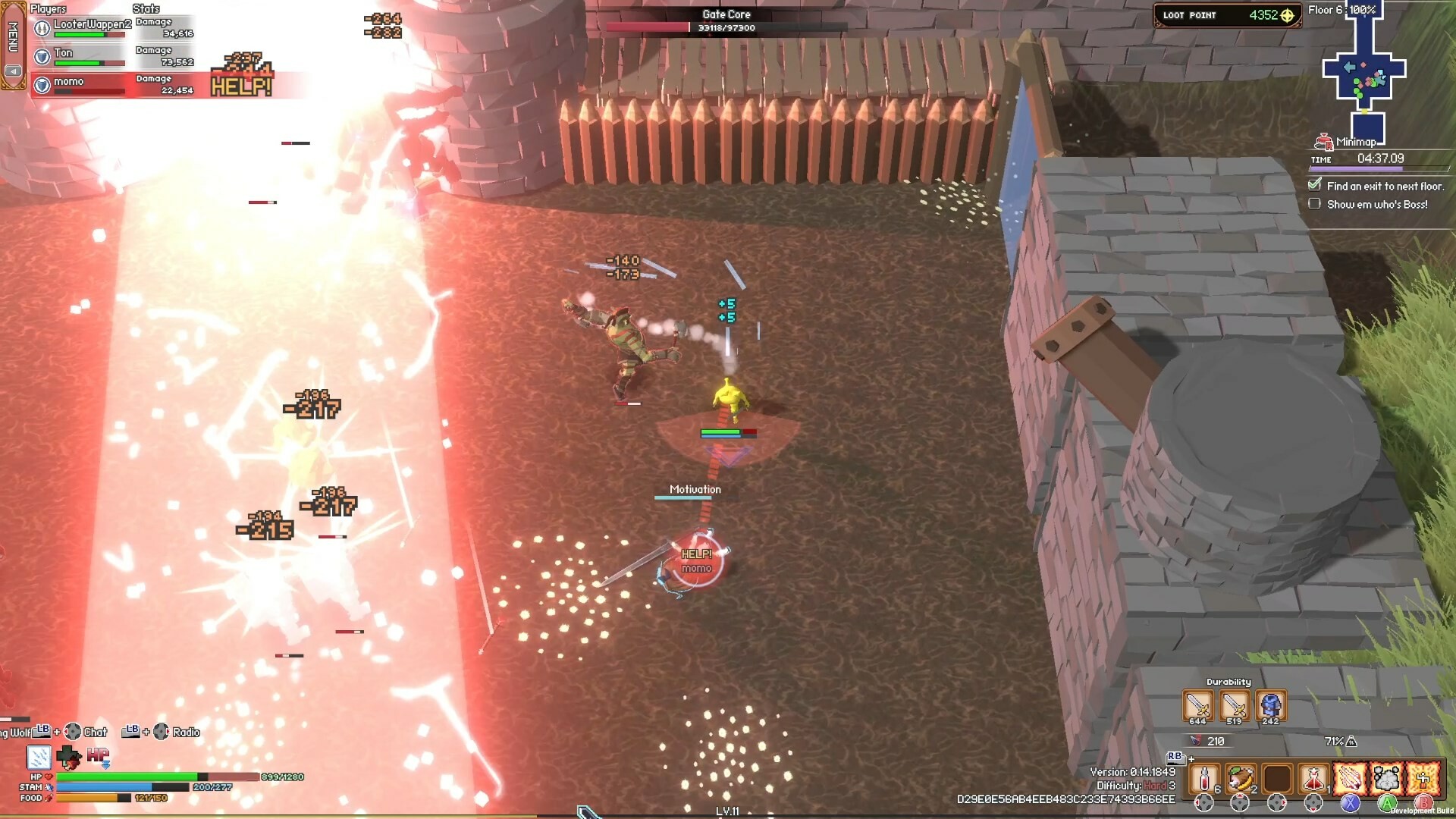Activate the smoke cloud skill bound to A
Image resolution: width=1456 pixels, height=819 pixels.
click(x=1386, y=780)
